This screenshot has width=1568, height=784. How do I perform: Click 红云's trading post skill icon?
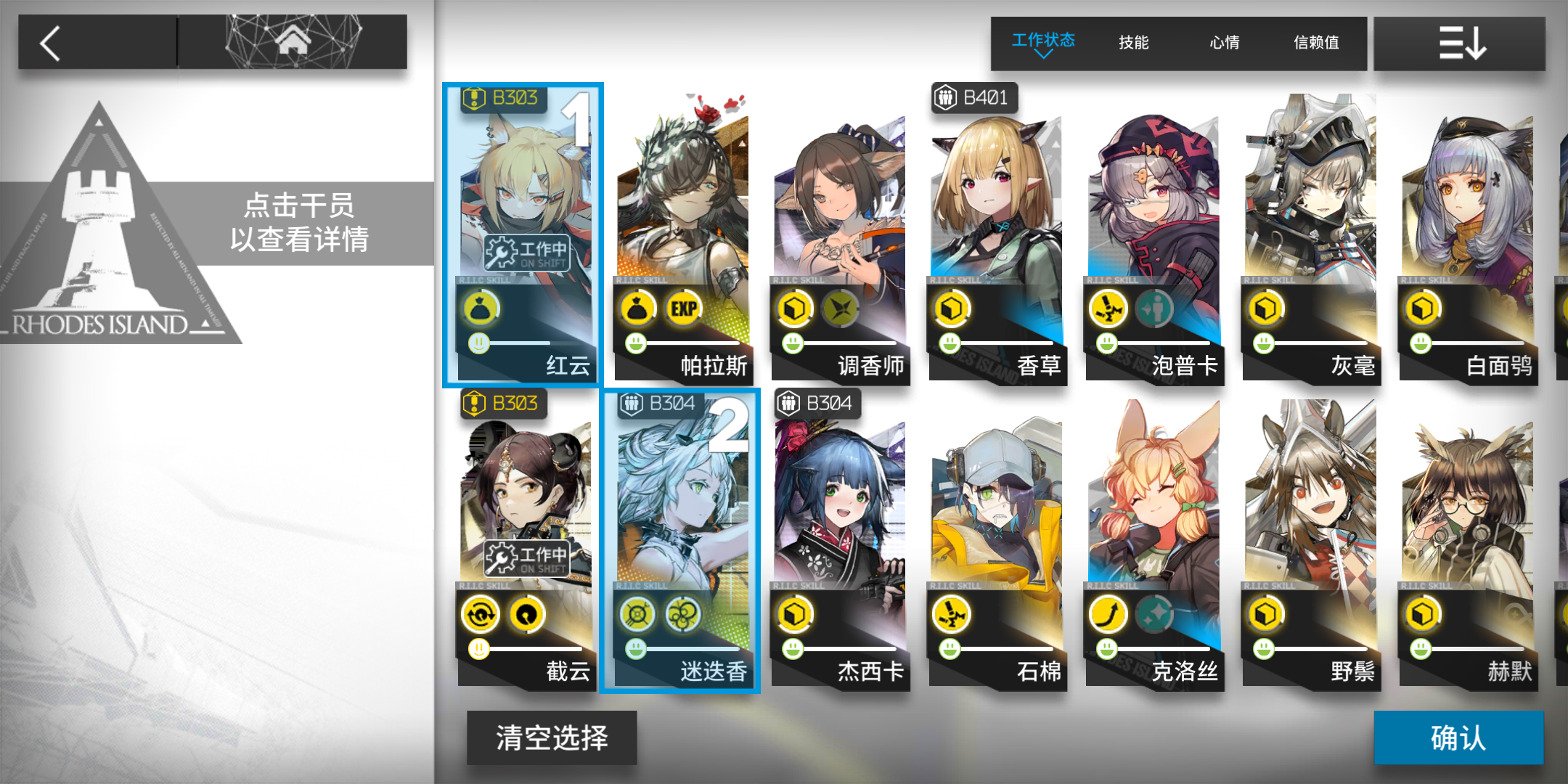coord(482,308)
